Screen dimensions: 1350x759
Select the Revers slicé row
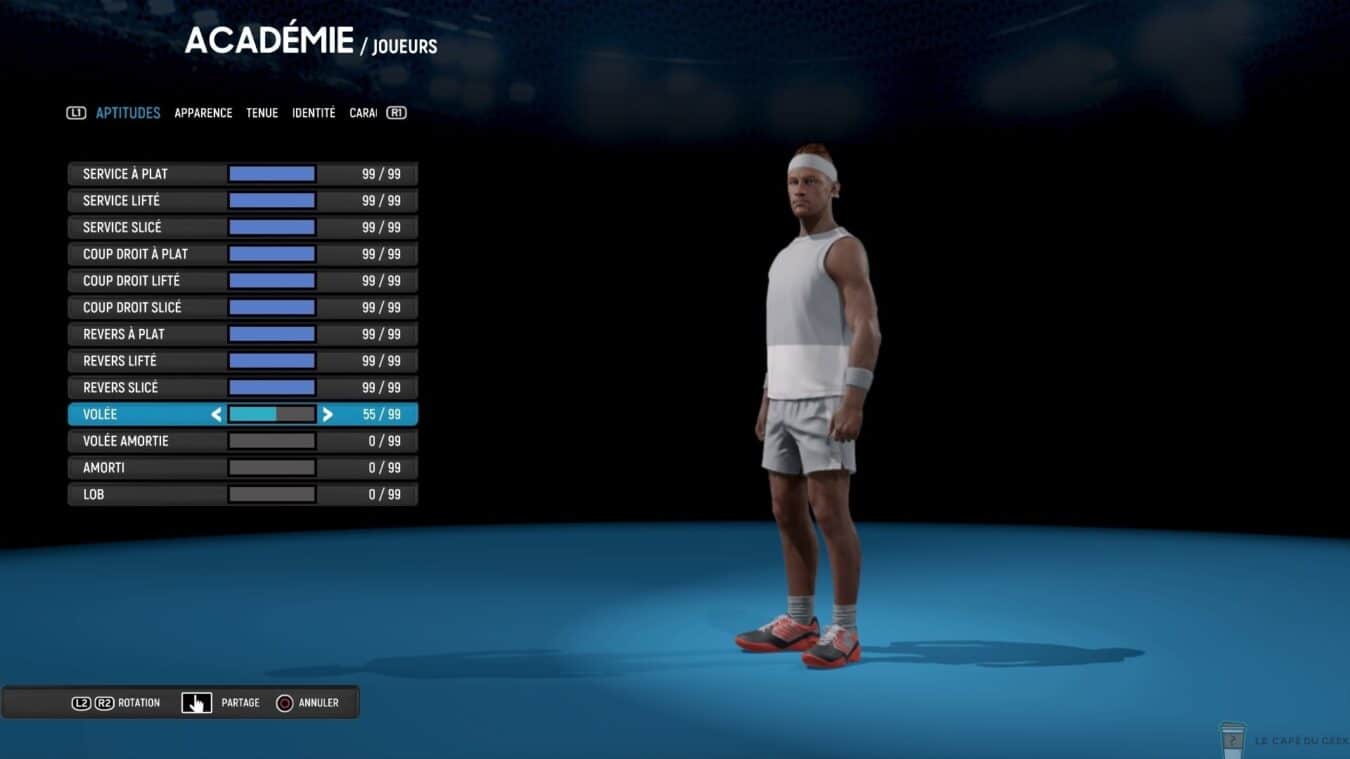pyautogui.click(x=242, y=387)
